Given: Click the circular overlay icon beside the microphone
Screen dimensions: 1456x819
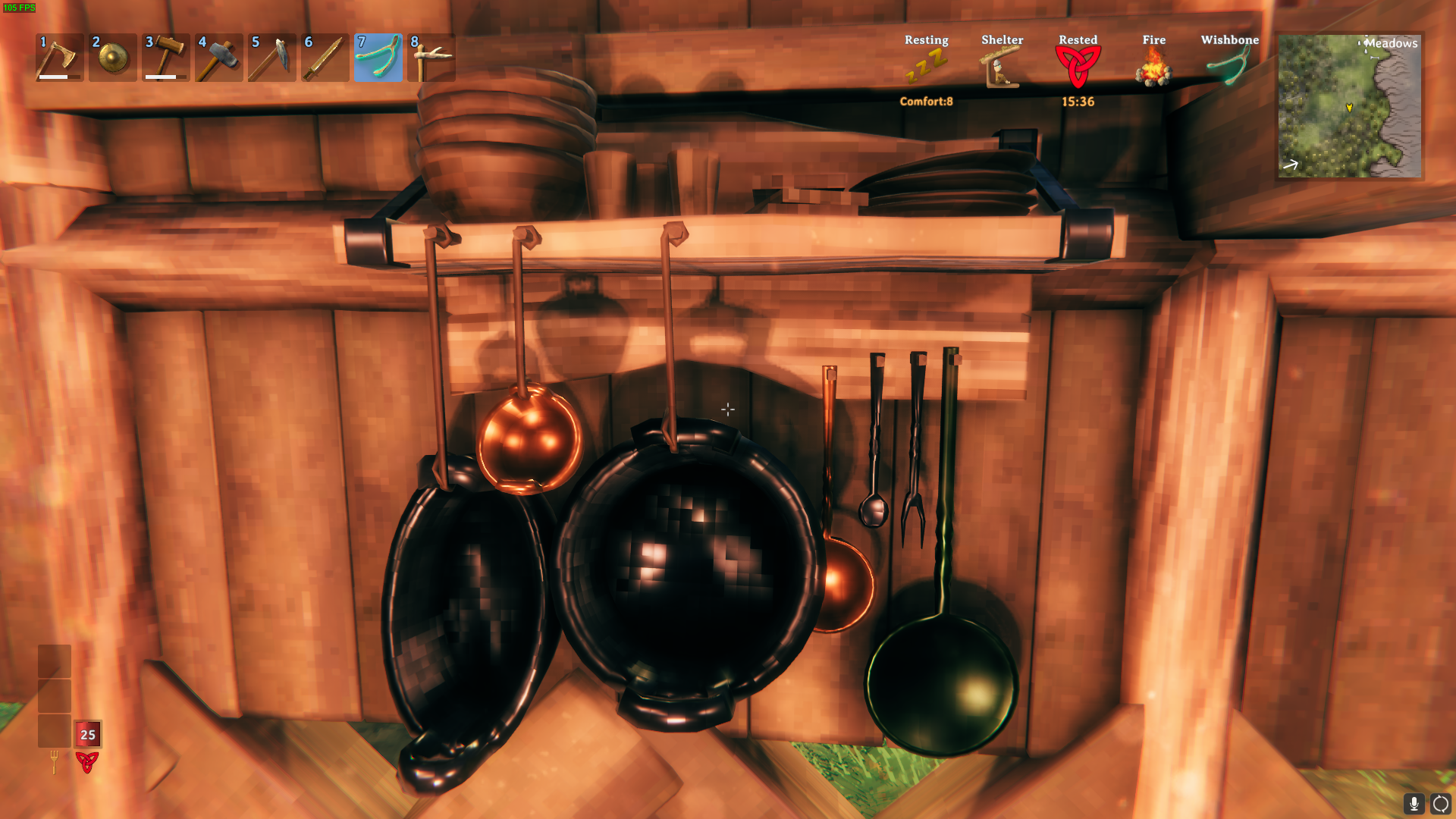Looking at the screenshot, I should tap(1440, 803).
